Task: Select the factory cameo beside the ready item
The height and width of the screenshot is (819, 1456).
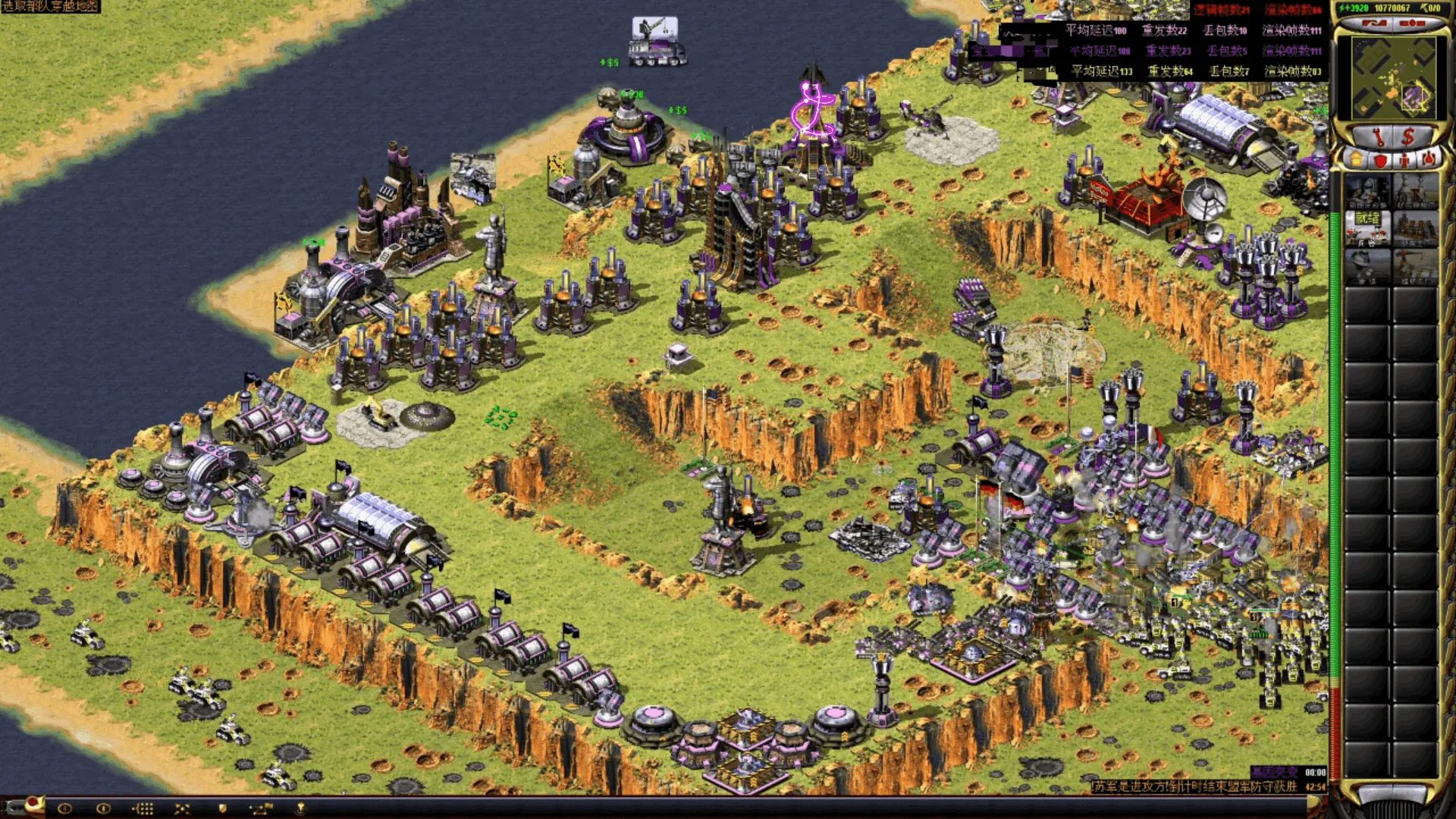Action: click(1416, 228)
